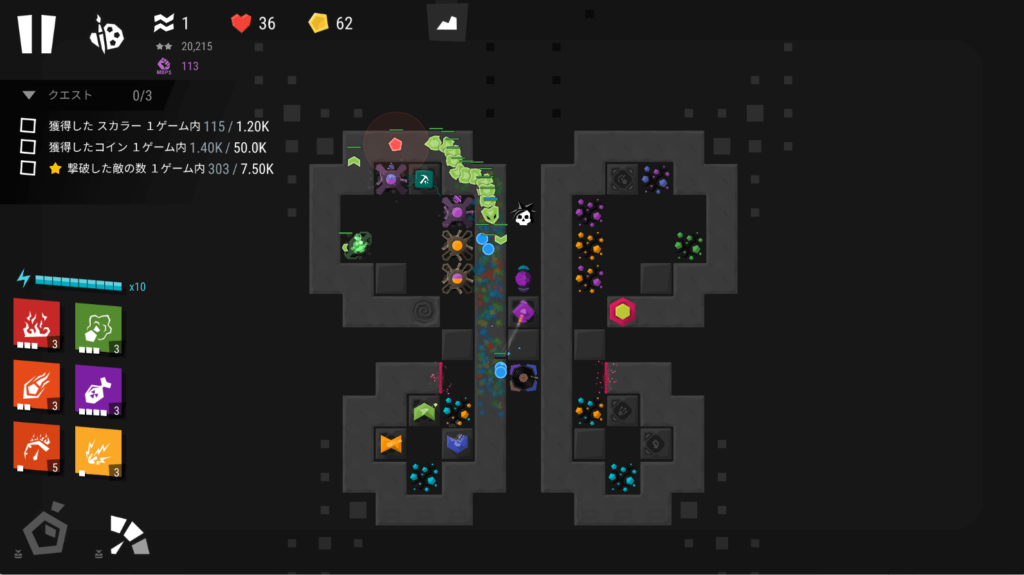Activate the green gas cloud ability
The height and width of the screenshot is (575, 1024).
(98, 326)
